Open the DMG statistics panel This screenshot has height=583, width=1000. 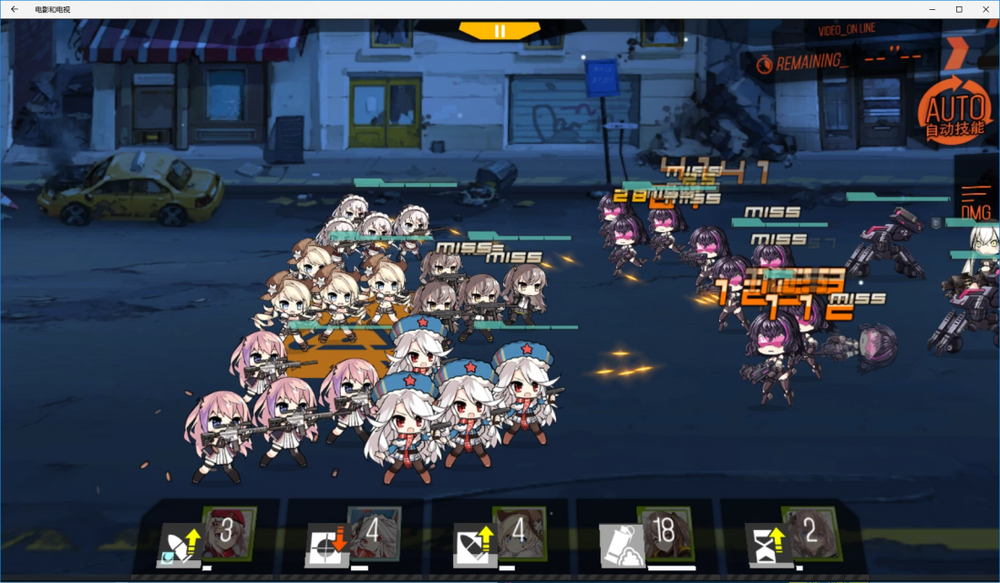click(x=976, y=202)
